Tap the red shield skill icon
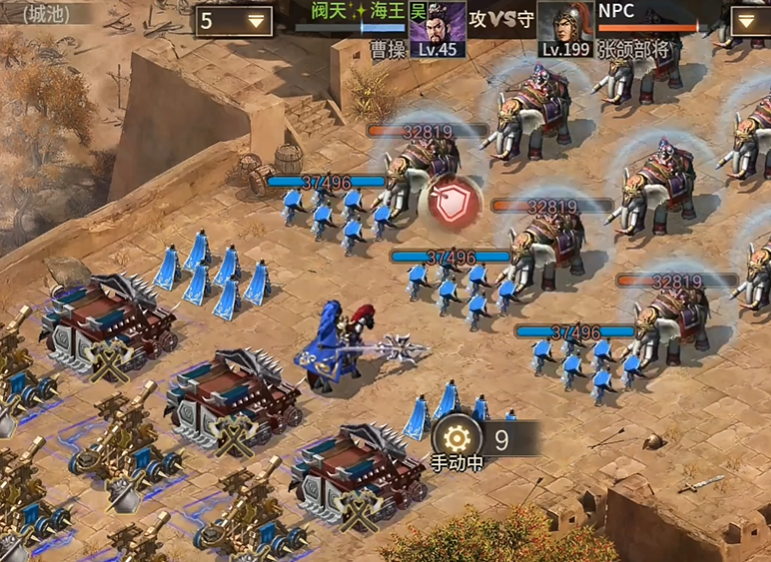The width and height of the screenshot is (771, 562). pyautogui.click(x=449, y=201)
